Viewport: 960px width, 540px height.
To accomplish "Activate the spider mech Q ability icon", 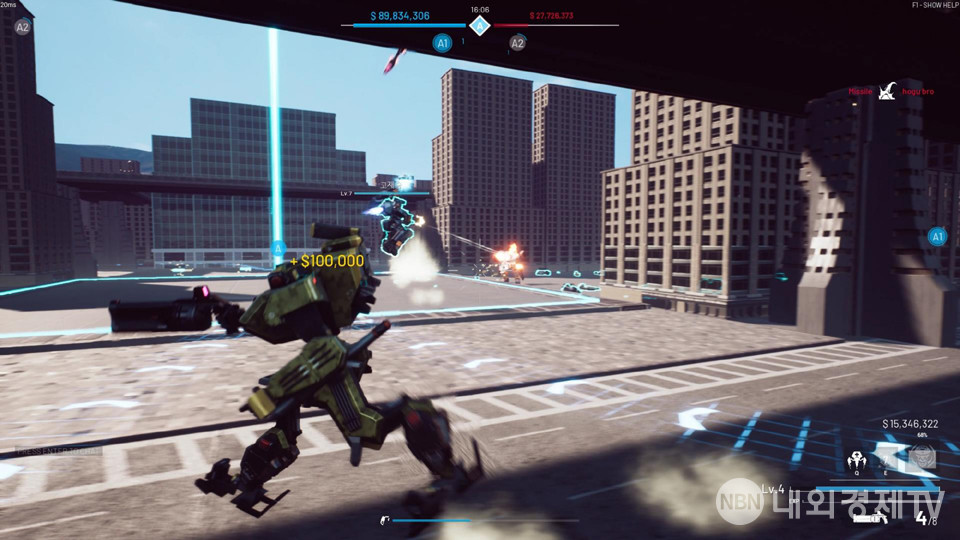I will point(857,460).
